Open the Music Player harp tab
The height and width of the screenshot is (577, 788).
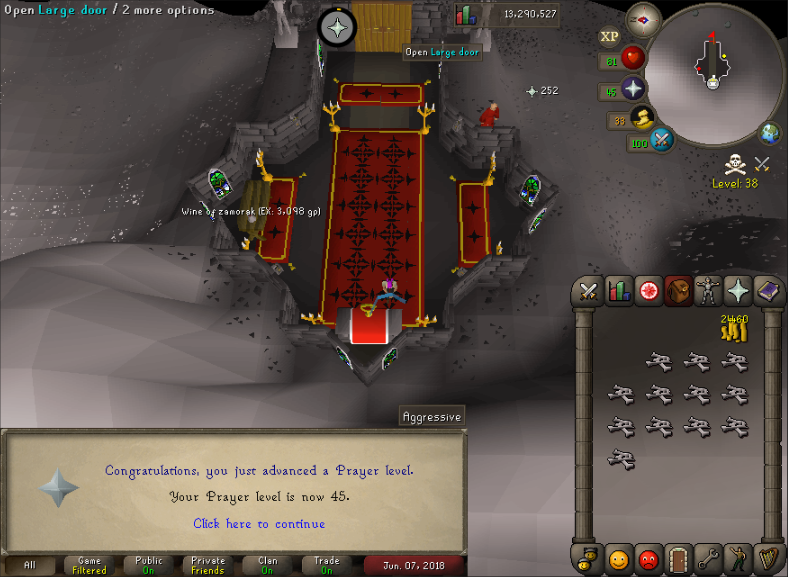coord(767,558)
